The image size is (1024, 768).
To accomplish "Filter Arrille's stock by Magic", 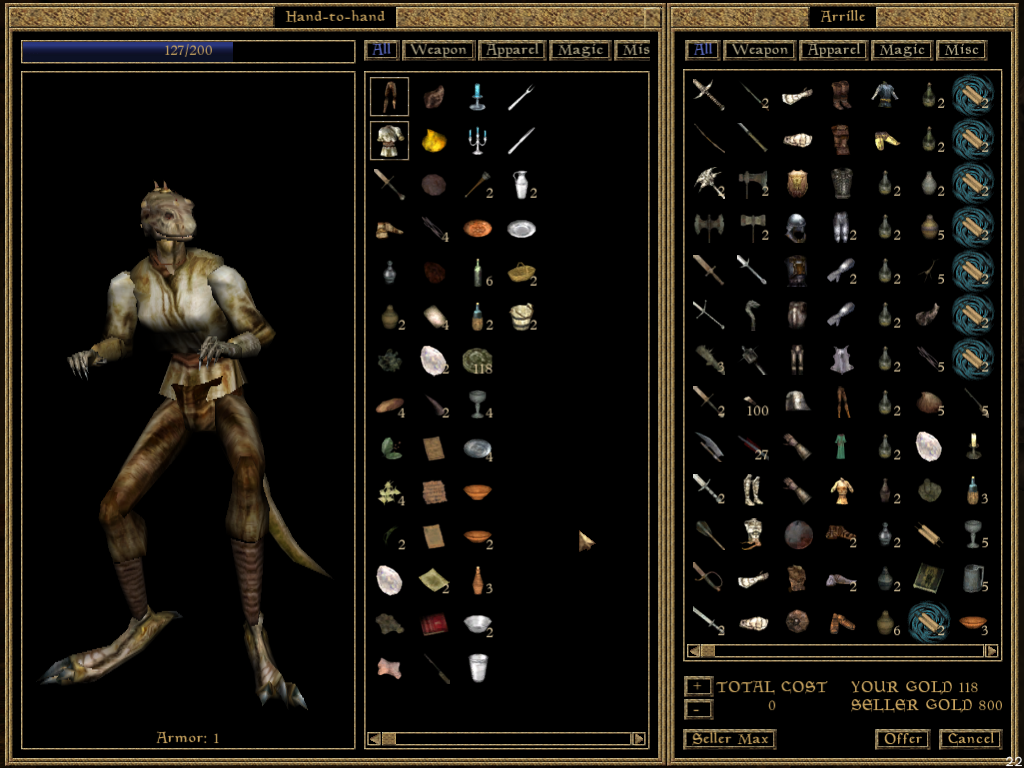I will click(x=901, y=50).
